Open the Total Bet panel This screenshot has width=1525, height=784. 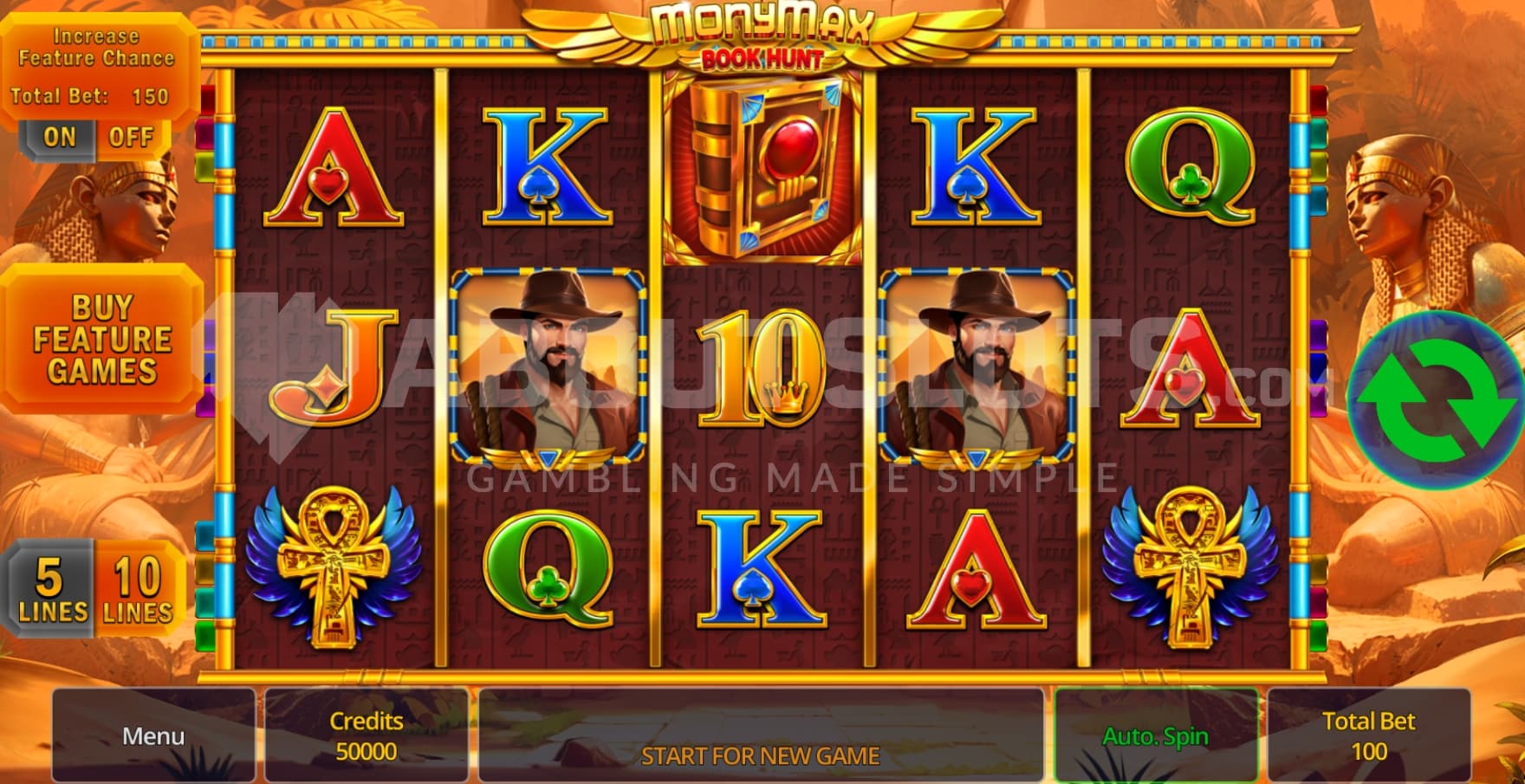pyautogui.click(x=1368, y=735)
